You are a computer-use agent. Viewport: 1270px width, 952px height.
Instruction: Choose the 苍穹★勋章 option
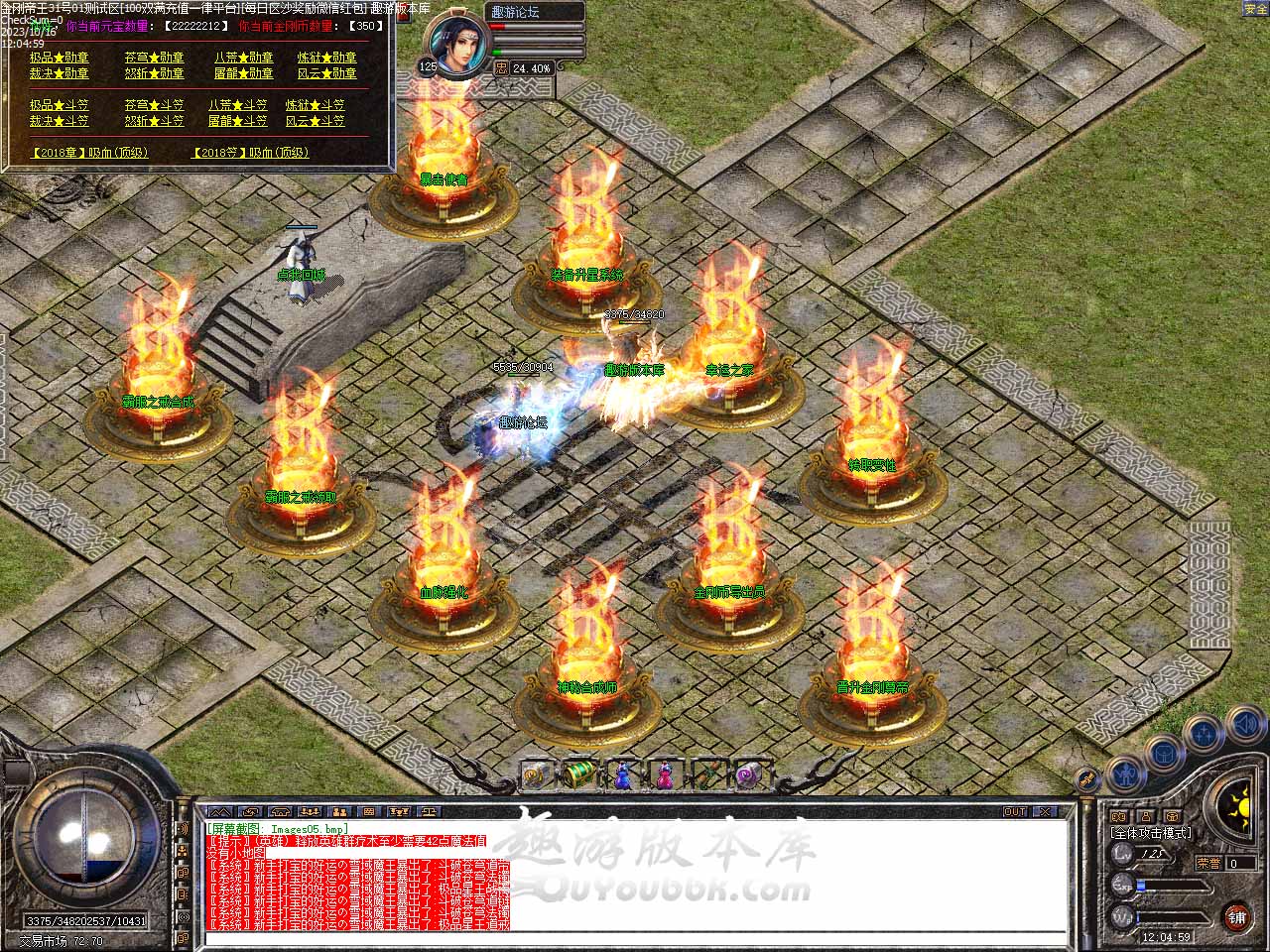(x=154, y=58)
